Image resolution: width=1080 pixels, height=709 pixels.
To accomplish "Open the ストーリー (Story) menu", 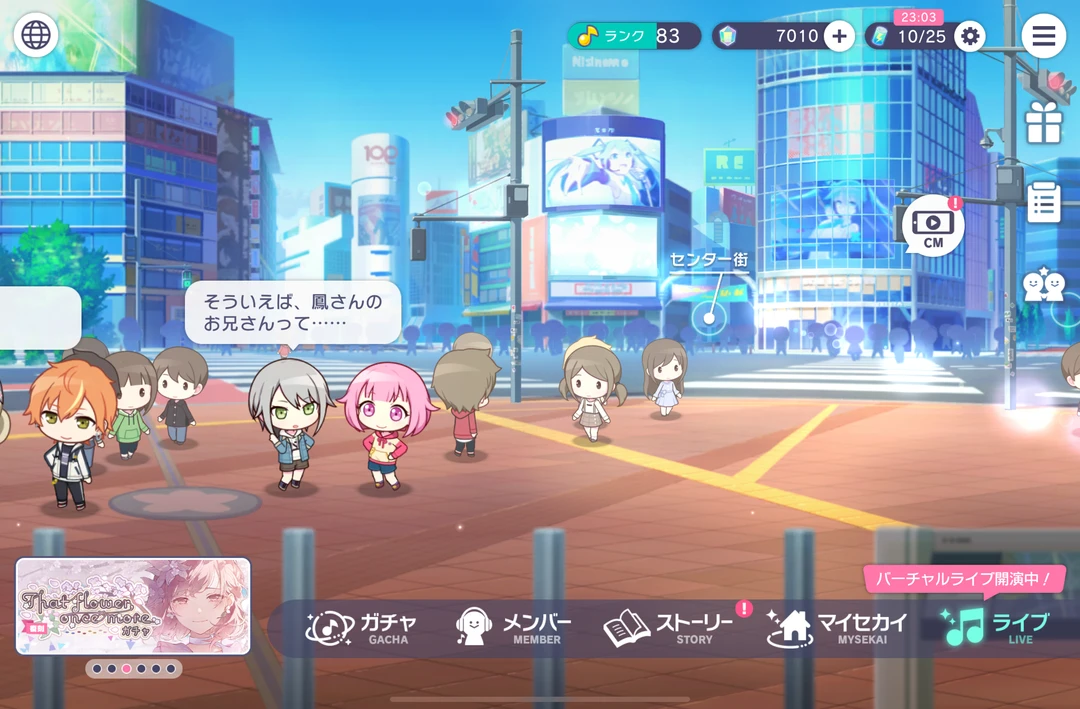I will click(x=670, y=627).
